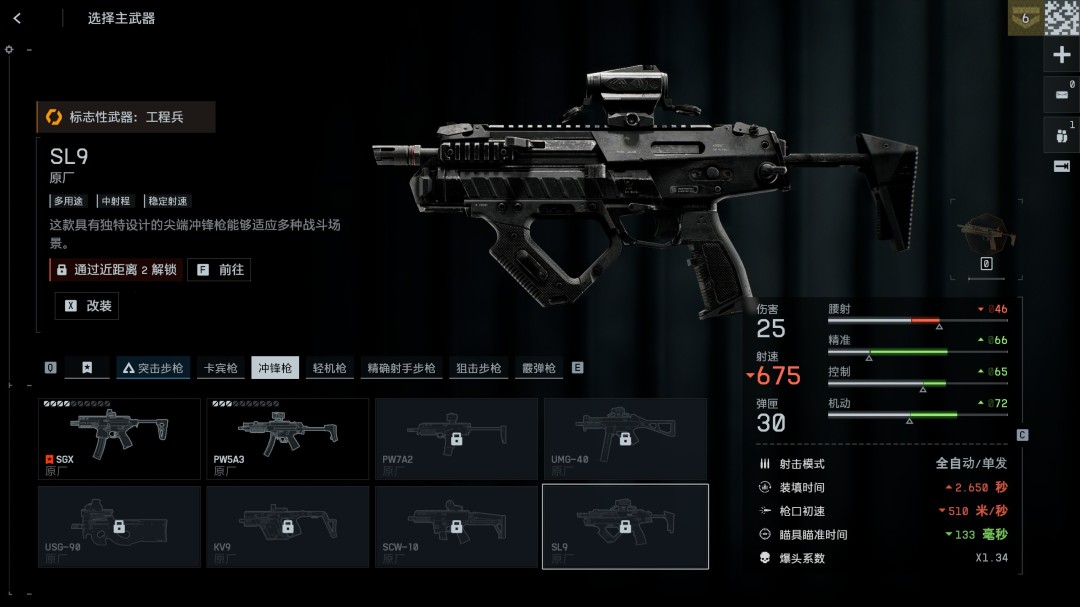The width and height of the screenshot is (1080, 607).
Task: Open the 改装 weapon modification screen
Action: pos(87,306)
